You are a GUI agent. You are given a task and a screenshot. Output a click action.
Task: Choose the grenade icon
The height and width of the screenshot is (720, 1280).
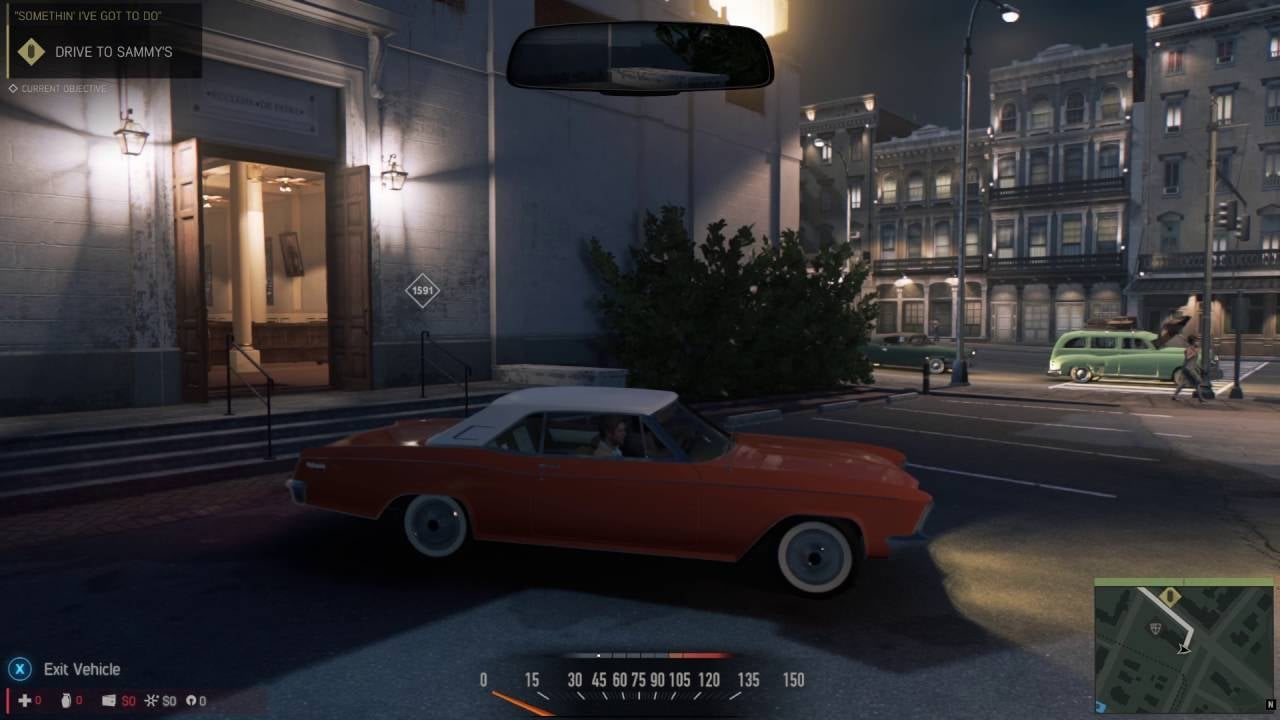point(66,701)
